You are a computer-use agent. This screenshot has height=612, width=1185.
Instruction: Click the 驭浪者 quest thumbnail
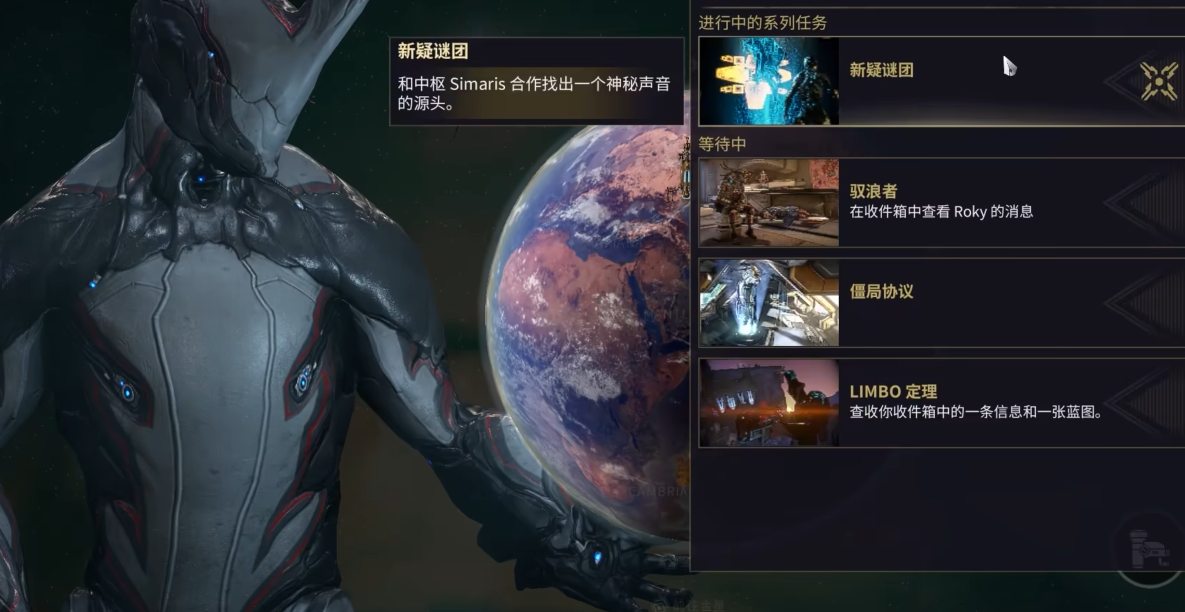769,202
